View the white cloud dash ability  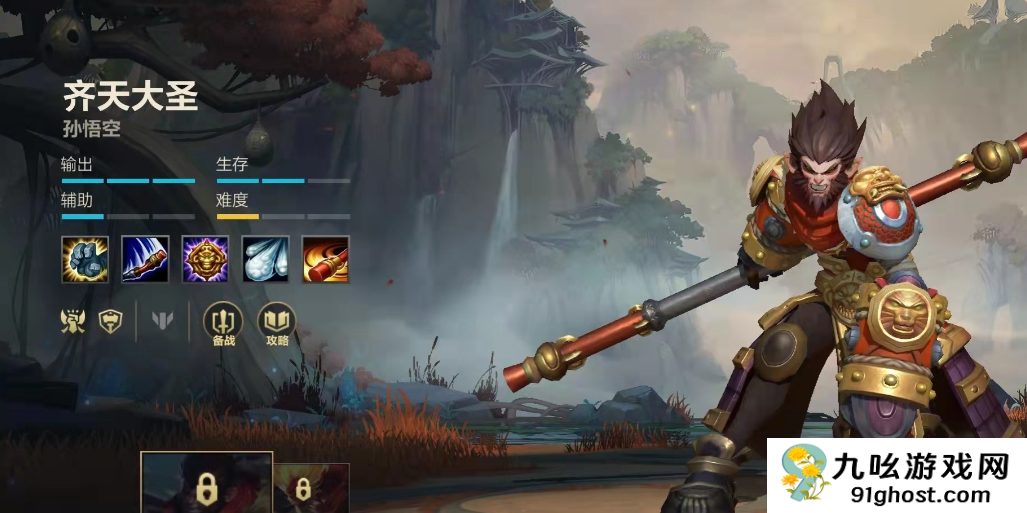(x=265, y=259)
